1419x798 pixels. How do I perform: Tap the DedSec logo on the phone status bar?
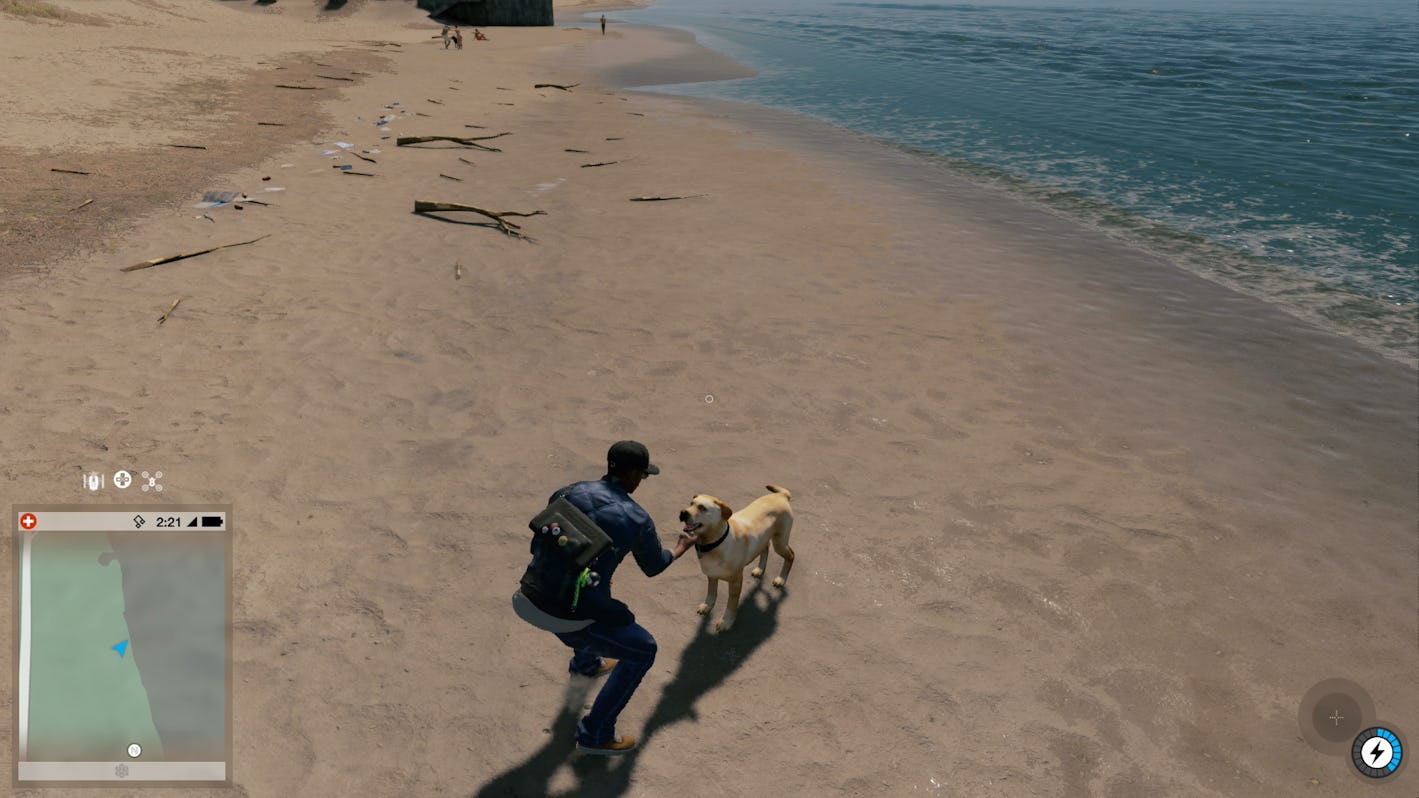[x=139, y=521]
